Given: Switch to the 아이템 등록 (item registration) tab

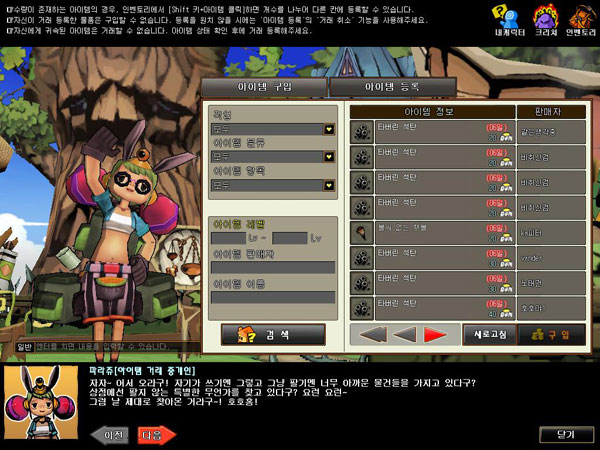Looking at the screenshot, I should (392, 88).
